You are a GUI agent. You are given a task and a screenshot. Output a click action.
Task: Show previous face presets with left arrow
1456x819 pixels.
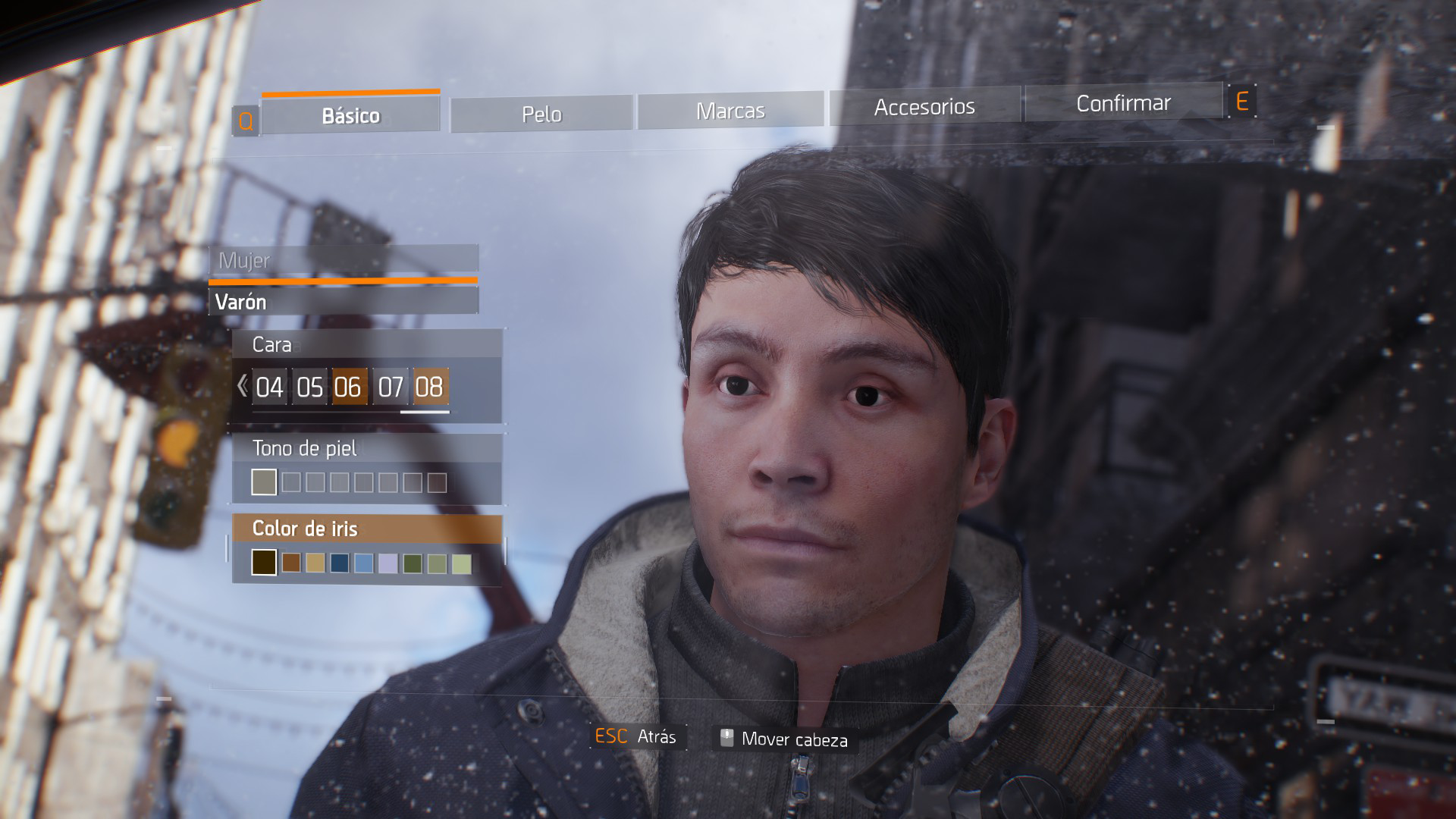[x=242, y=386]
